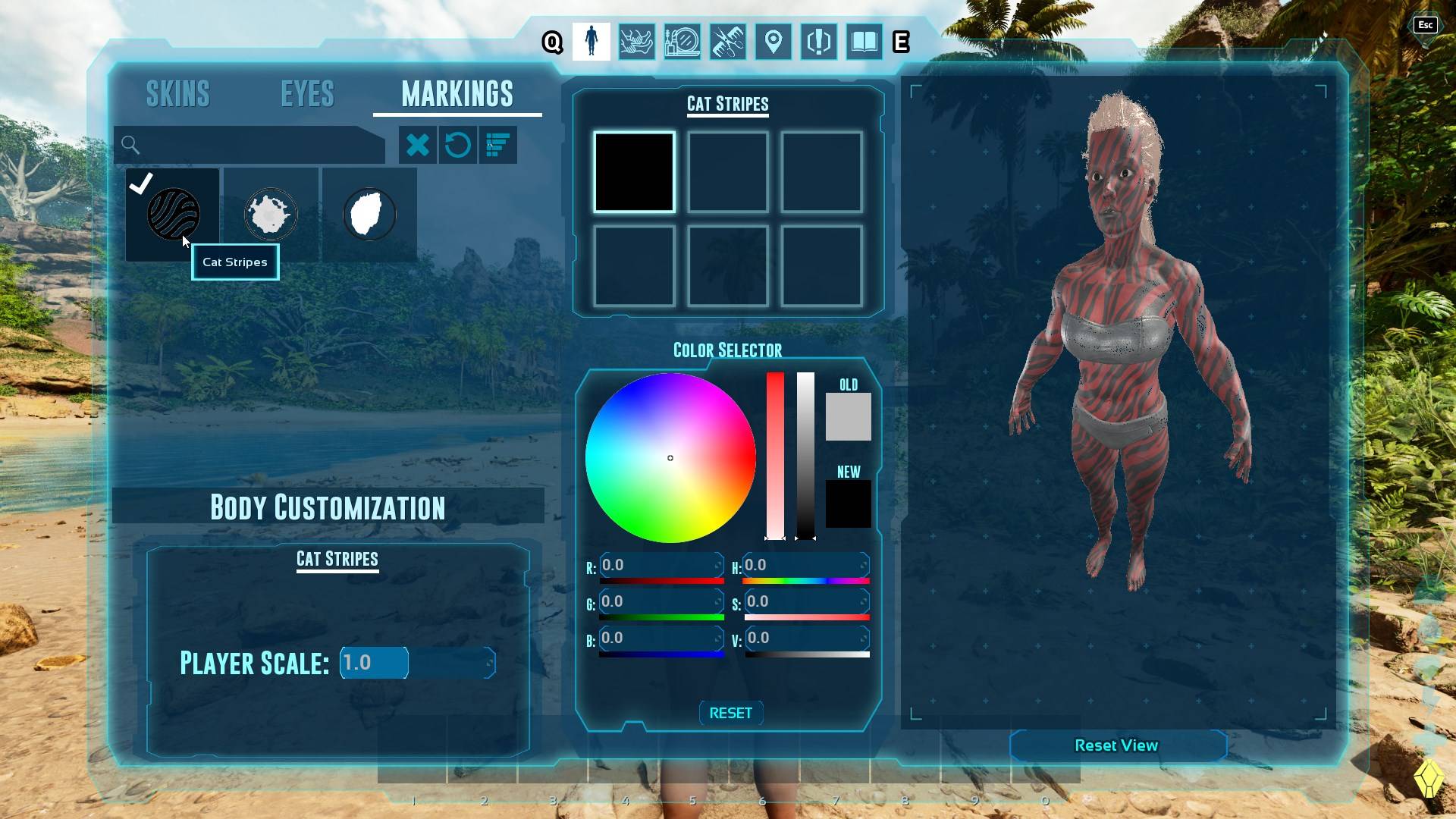Pick a color on the color wheel
This screenshot has width=1456, height=819.
(670, 457)
